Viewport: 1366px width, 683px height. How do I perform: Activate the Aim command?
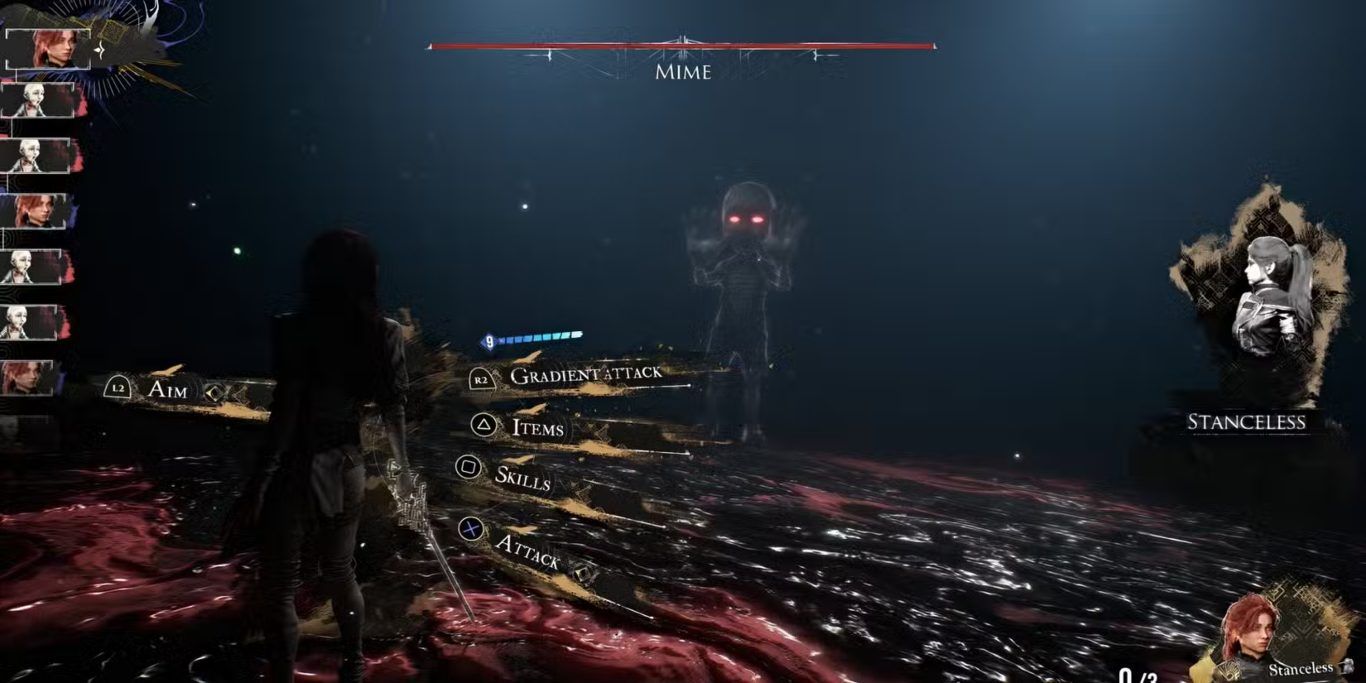167,390
